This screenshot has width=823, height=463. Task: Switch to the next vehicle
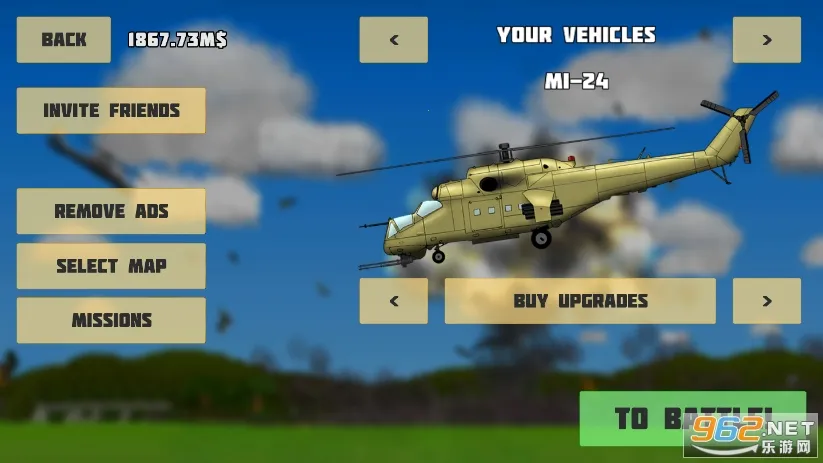[x=767, y=40]
